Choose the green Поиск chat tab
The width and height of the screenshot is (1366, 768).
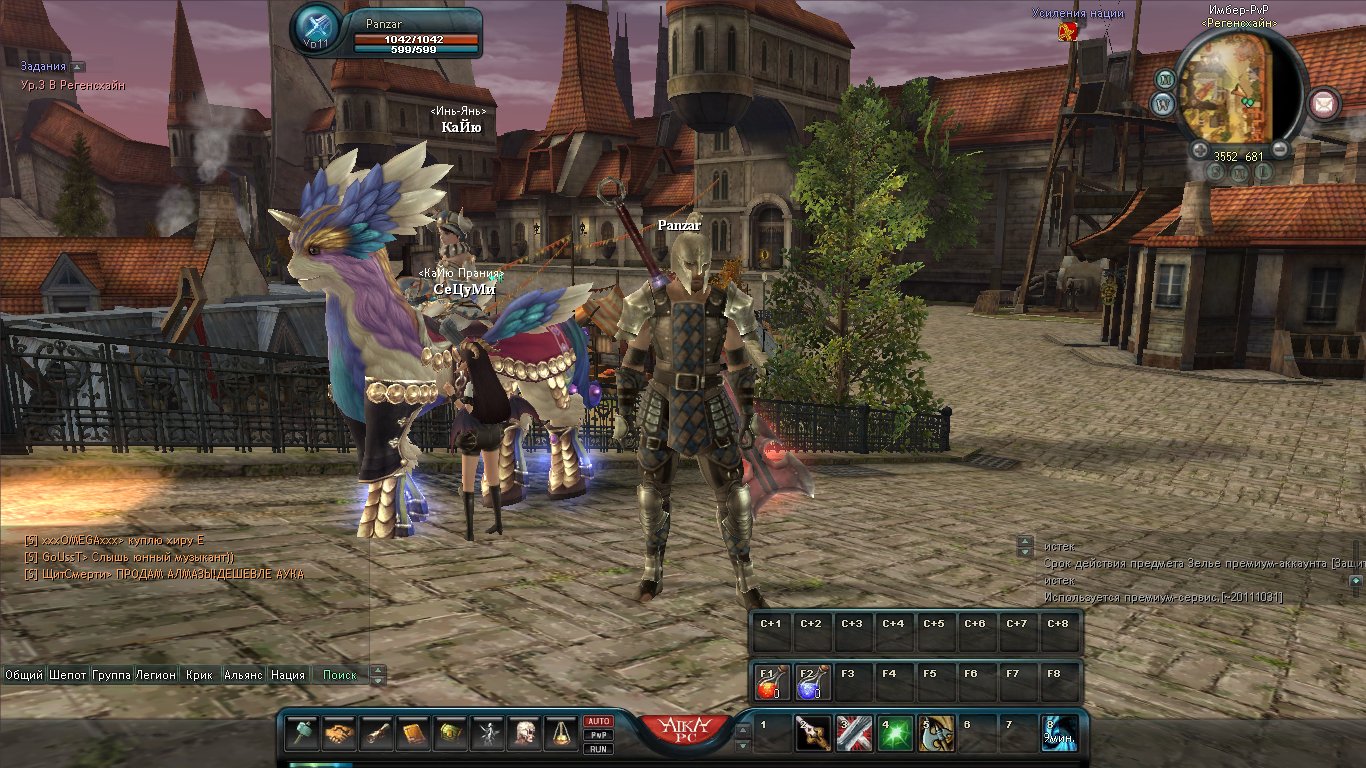point(340,675)
